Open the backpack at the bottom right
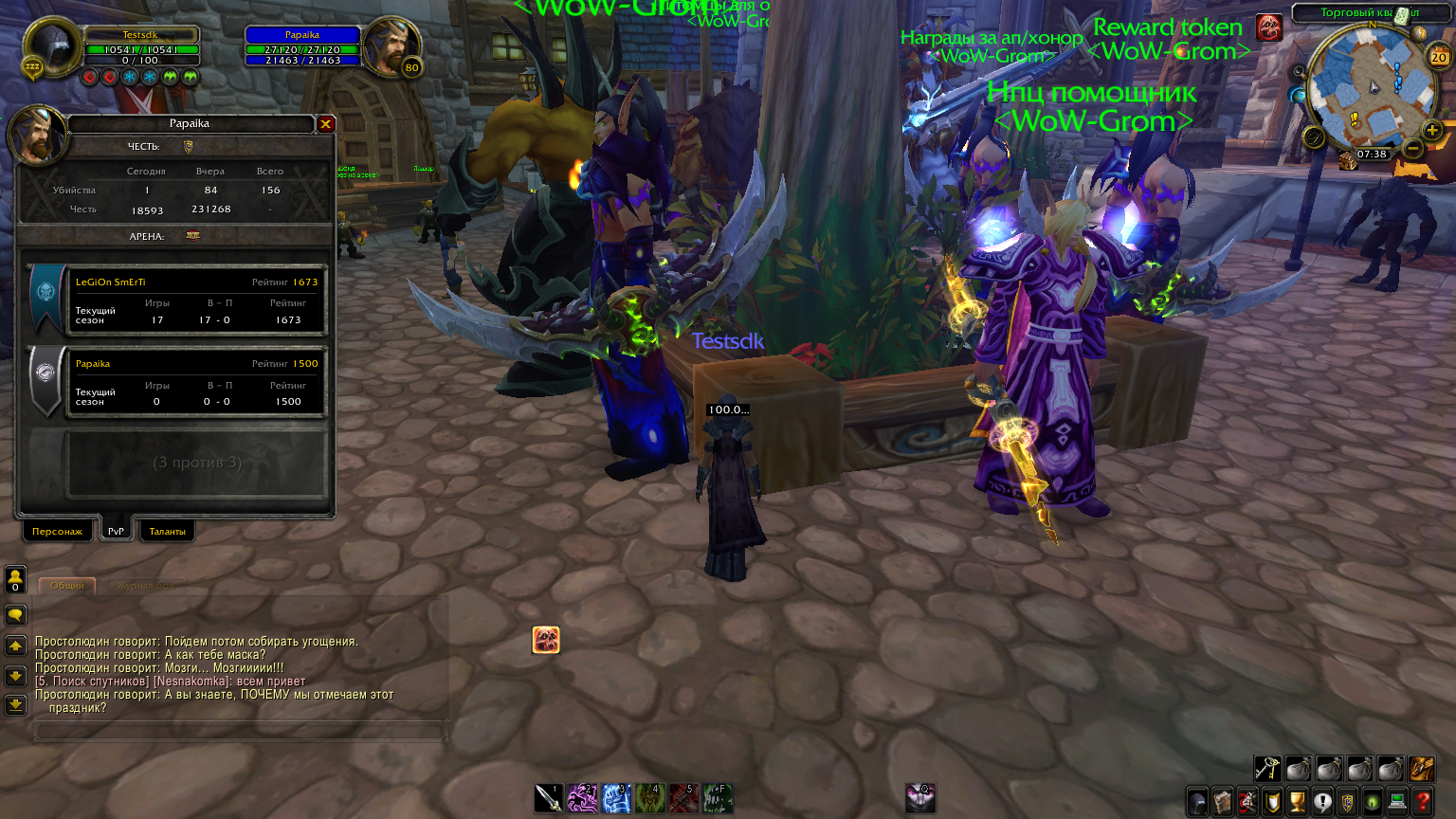Screen dimensions: 1456x819 pyautogui.click(x=1421, y=770)
